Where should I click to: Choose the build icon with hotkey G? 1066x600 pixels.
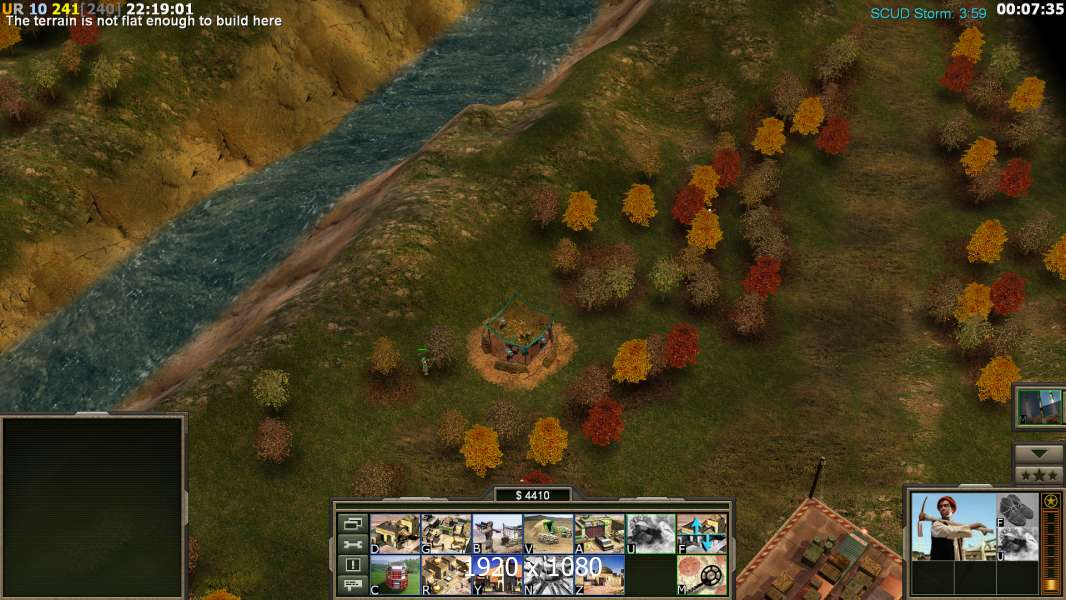(x=446, y=534)
